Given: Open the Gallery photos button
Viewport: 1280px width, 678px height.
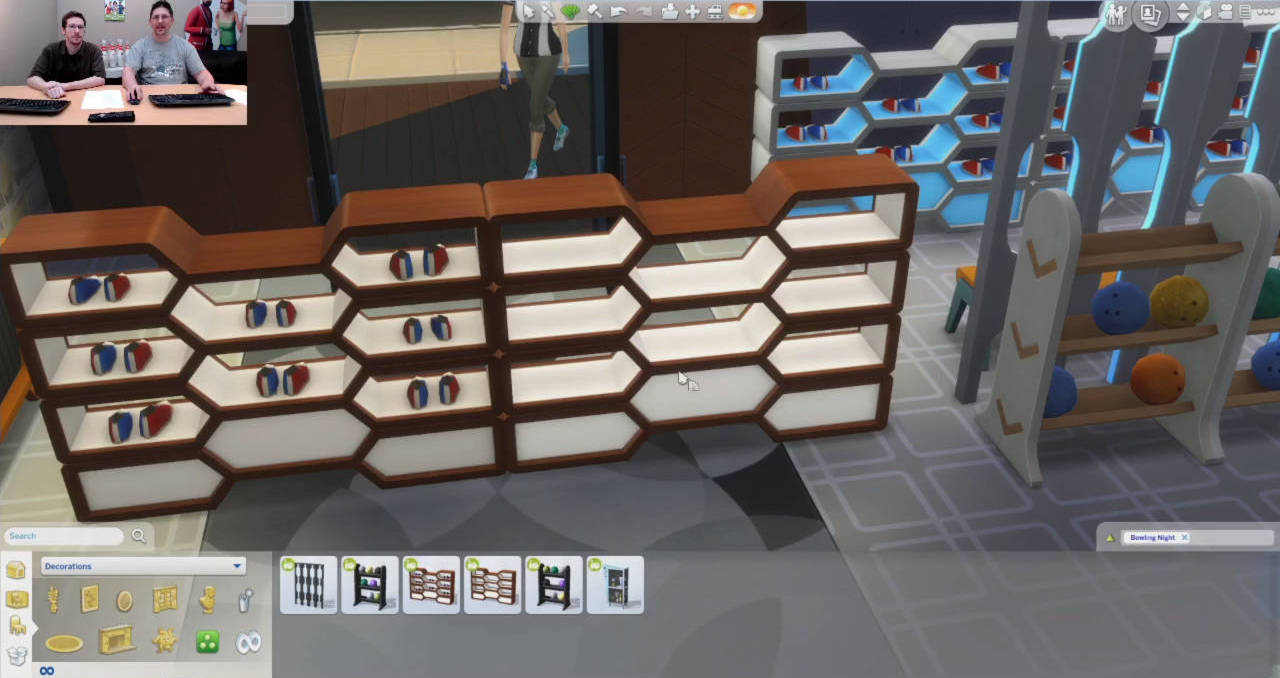Looking at the screenshot, I should [x=1150, y=14].
